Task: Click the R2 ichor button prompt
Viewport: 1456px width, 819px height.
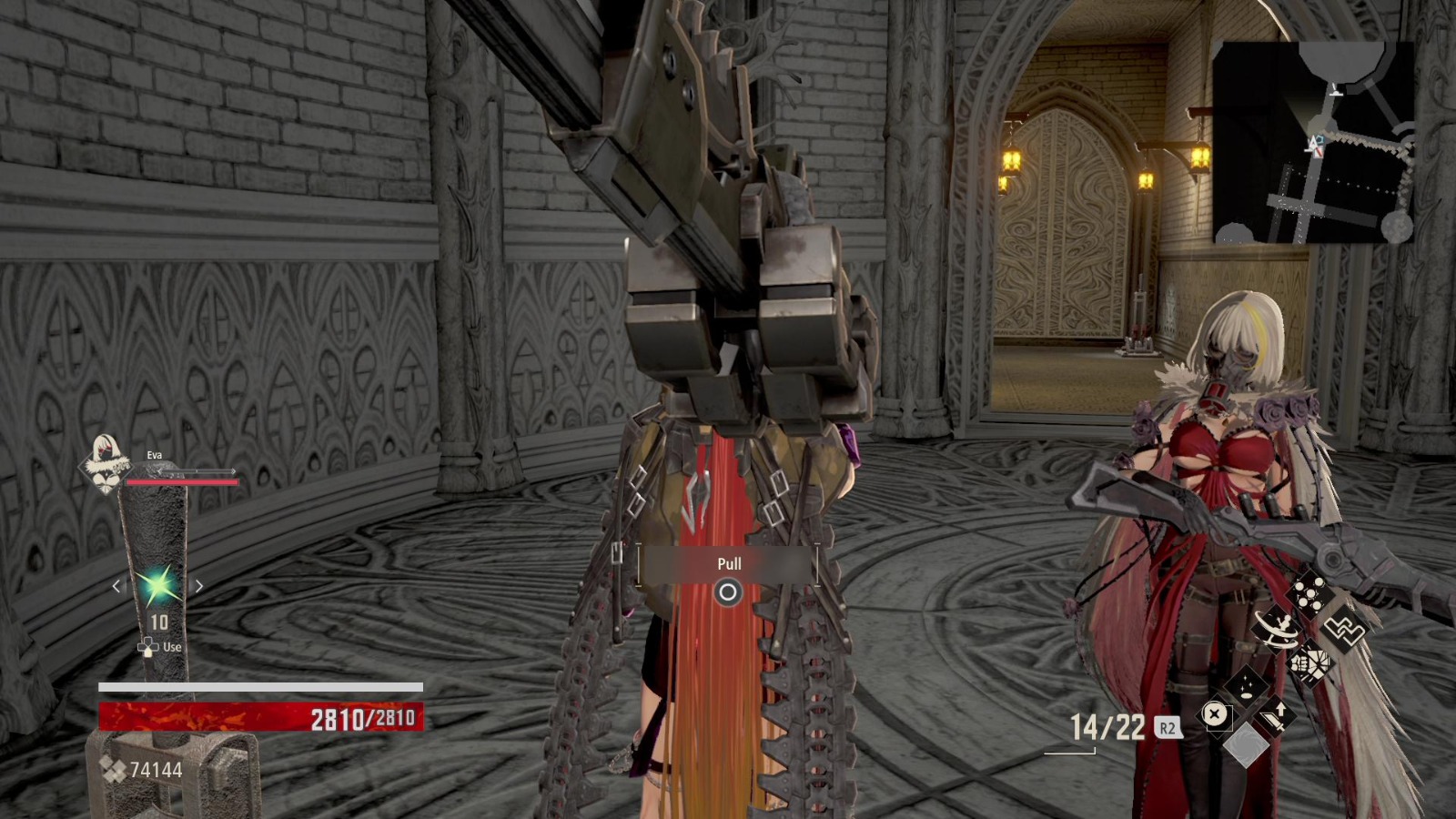Action: click(1168, 727)
